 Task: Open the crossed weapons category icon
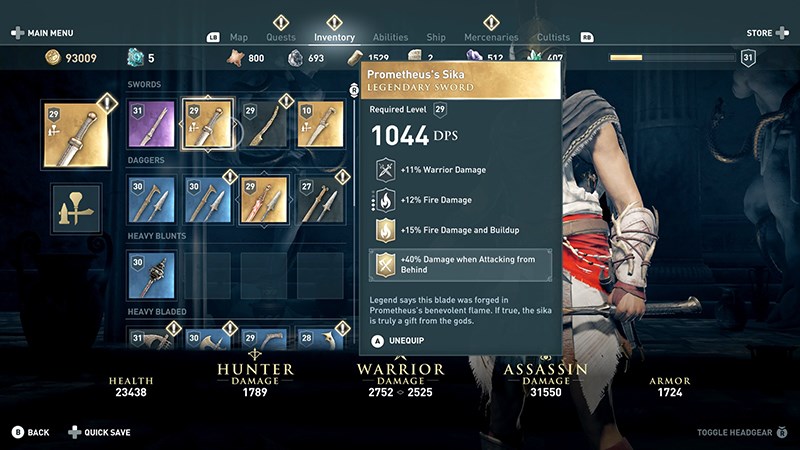75,207
